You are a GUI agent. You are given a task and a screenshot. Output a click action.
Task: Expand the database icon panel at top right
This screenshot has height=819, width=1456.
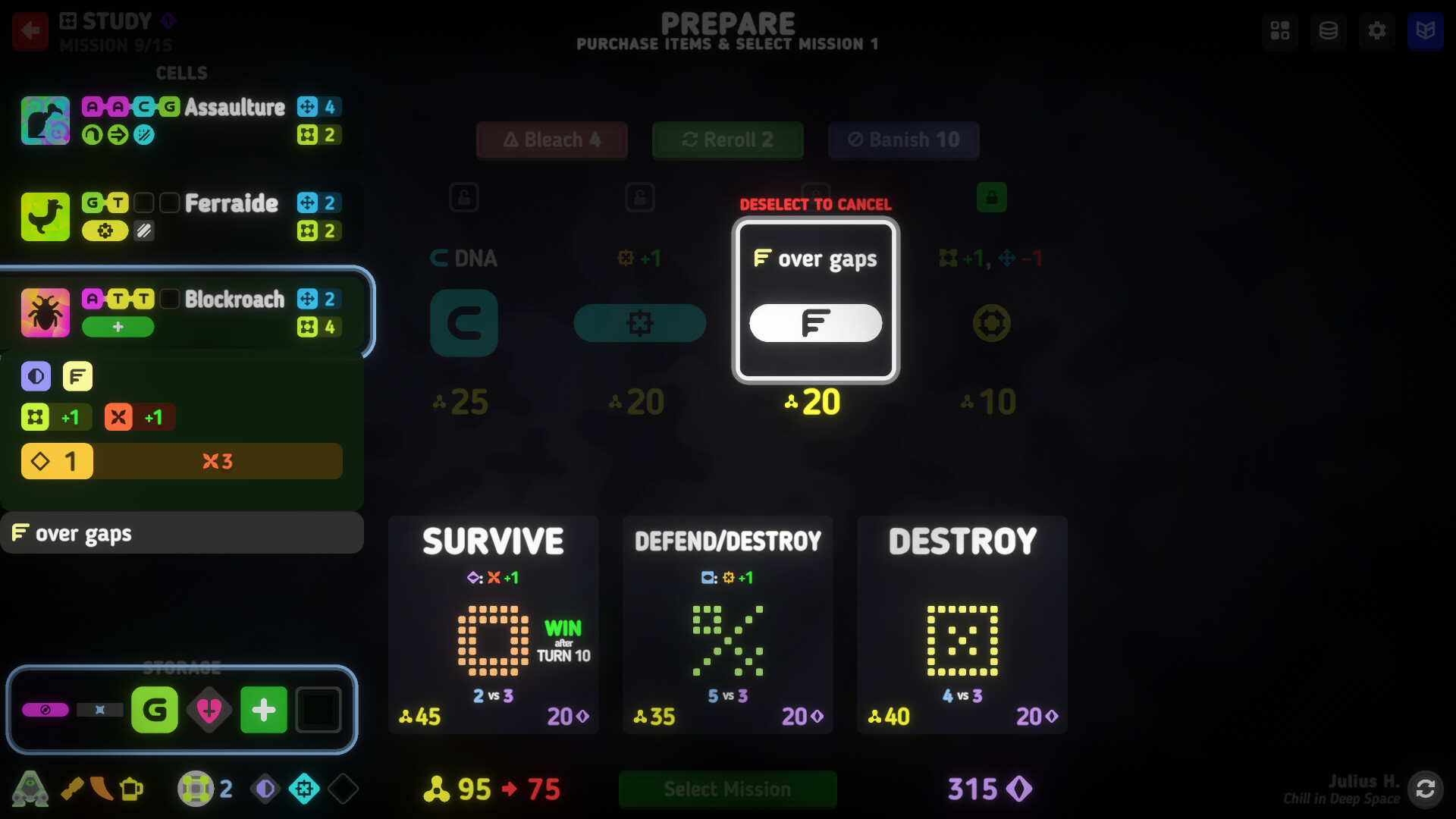tap(1329, 31)
